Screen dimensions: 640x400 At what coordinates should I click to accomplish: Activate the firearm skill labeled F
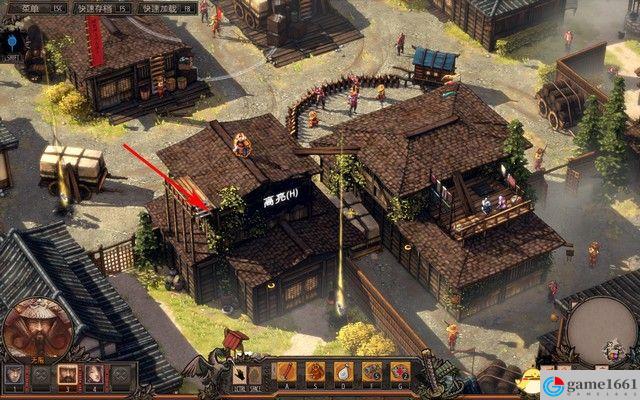coord(372,372)
